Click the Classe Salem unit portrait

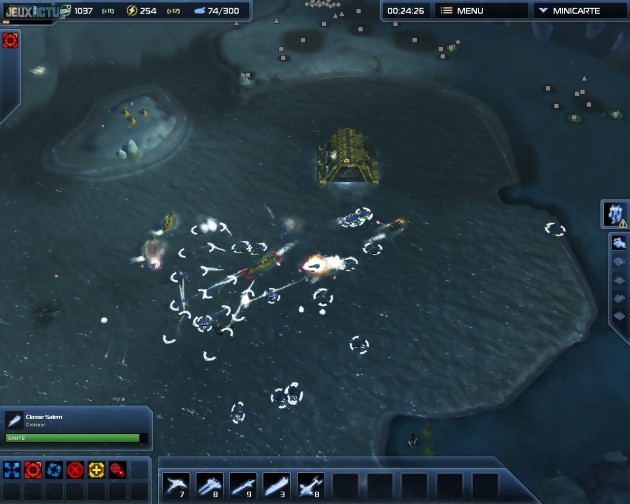click(14, 421)
